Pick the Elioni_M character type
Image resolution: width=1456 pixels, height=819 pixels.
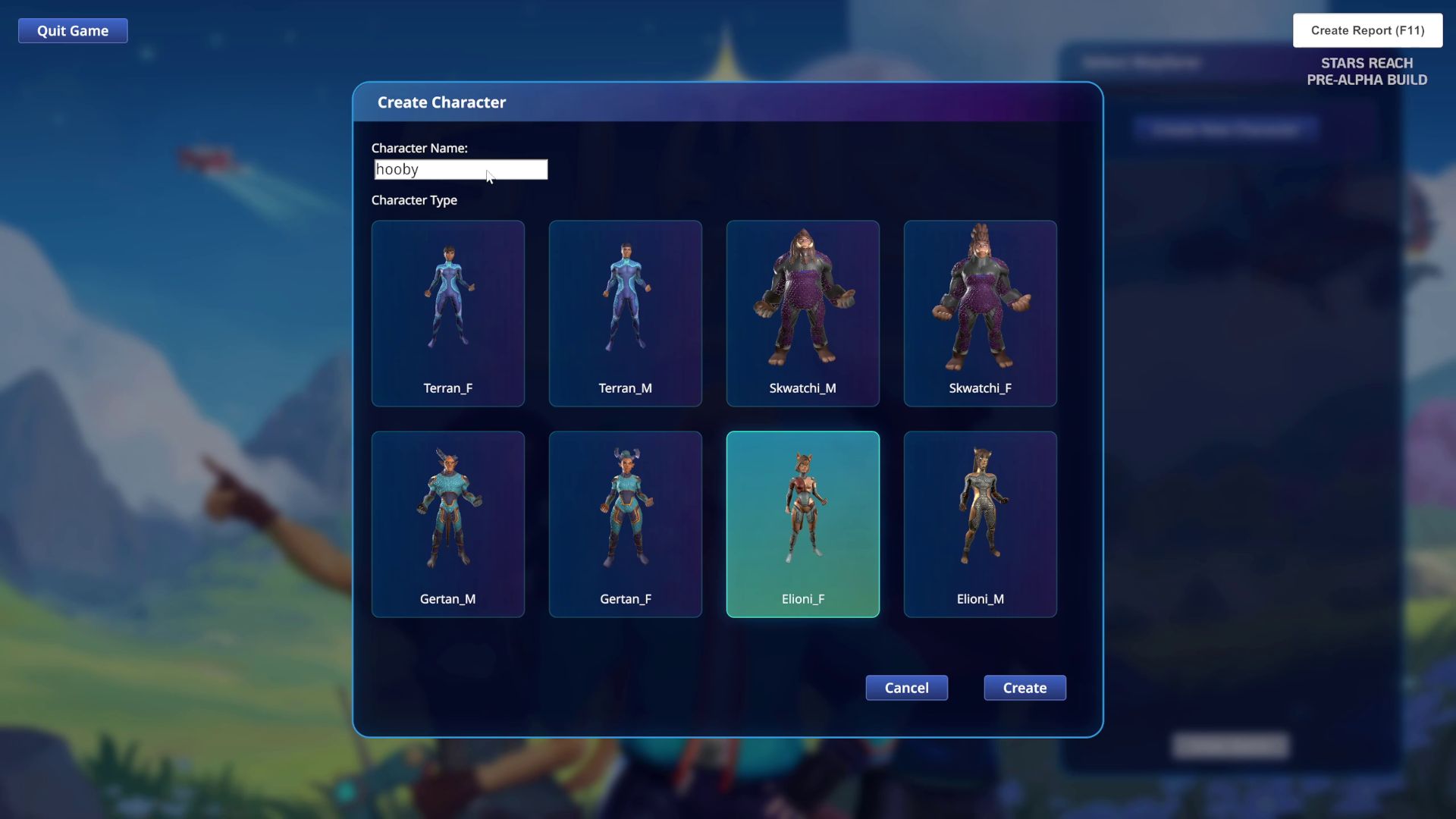pyautogui.click(x=980, y=524)
